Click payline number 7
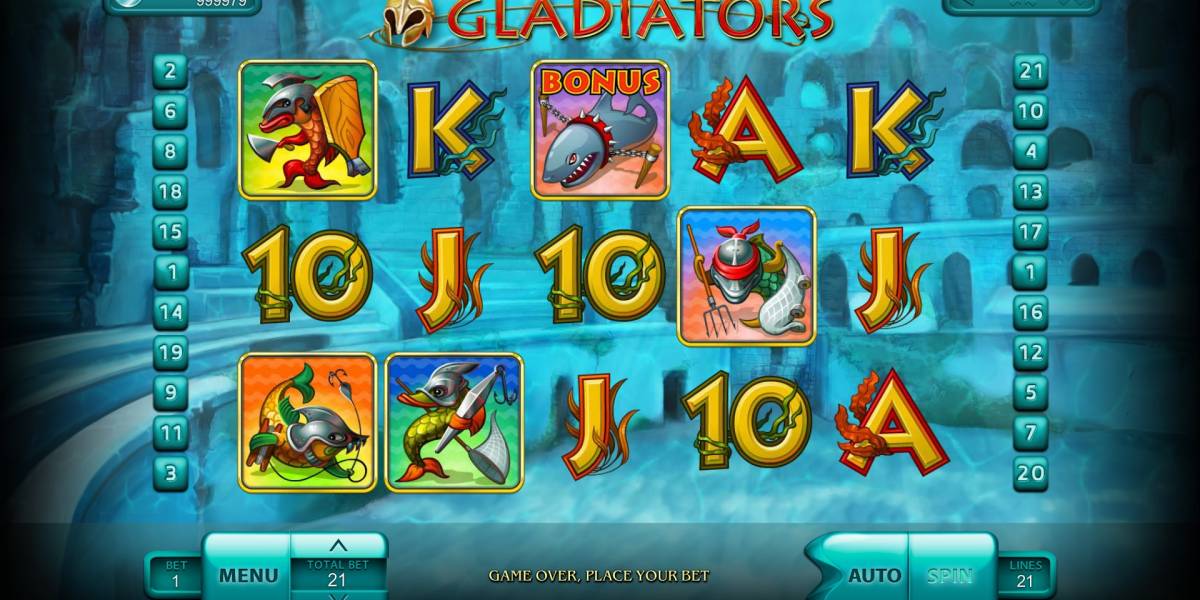The image size is (1200, 600). tap(1030, 433)
